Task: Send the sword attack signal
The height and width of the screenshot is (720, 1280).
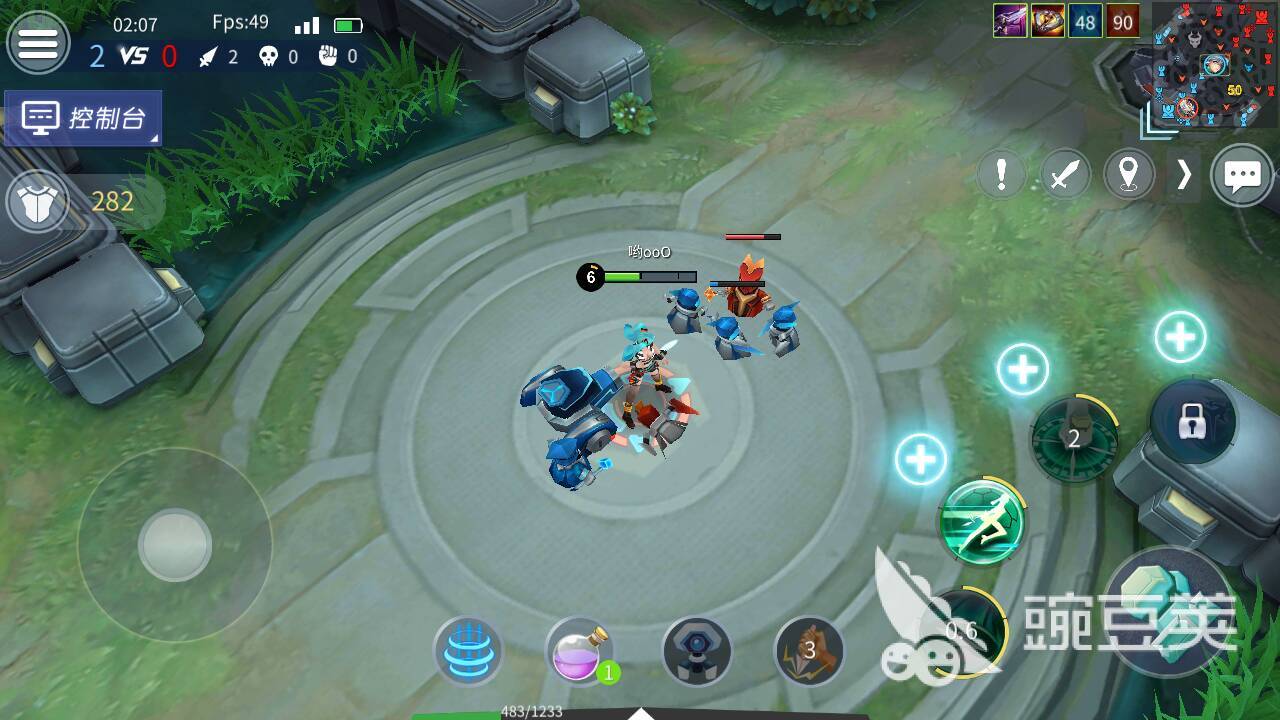Action: 1065,175
